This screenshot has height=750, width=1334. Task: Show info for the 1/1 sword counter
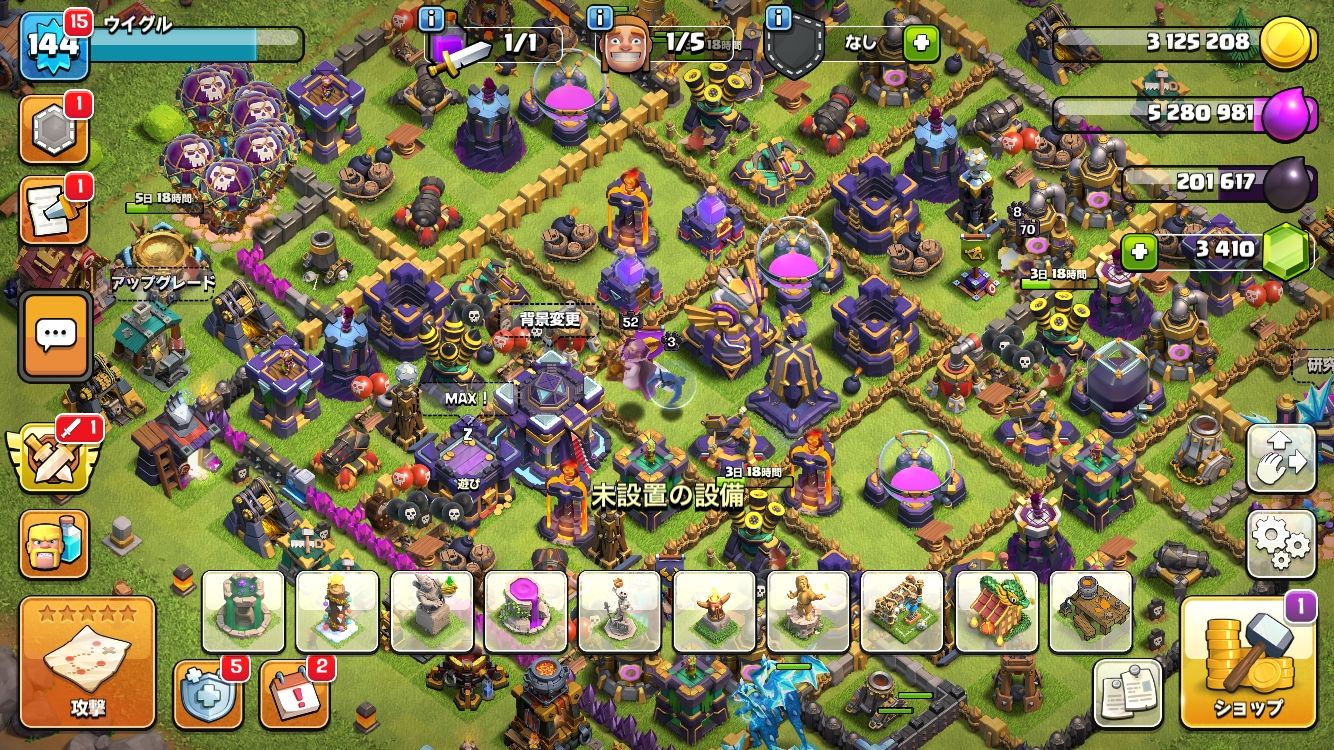[431, 18]
